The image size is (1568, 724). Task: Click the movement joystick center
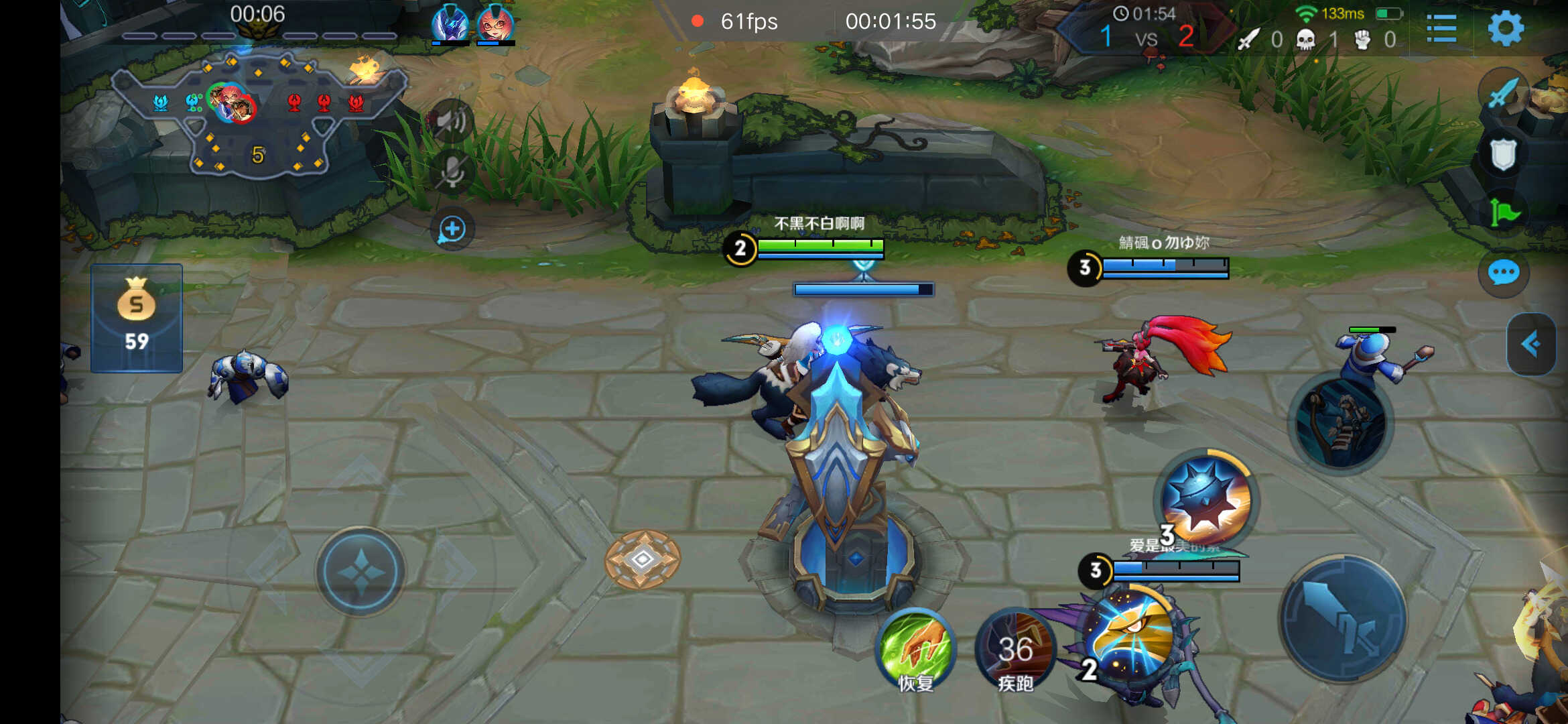tap(361, 572)
